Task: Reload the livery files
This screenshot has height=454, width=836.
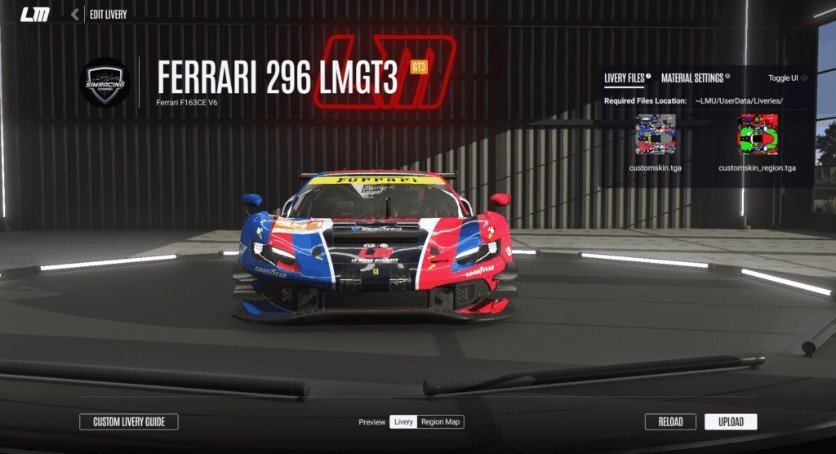Action: click(670, 422)
